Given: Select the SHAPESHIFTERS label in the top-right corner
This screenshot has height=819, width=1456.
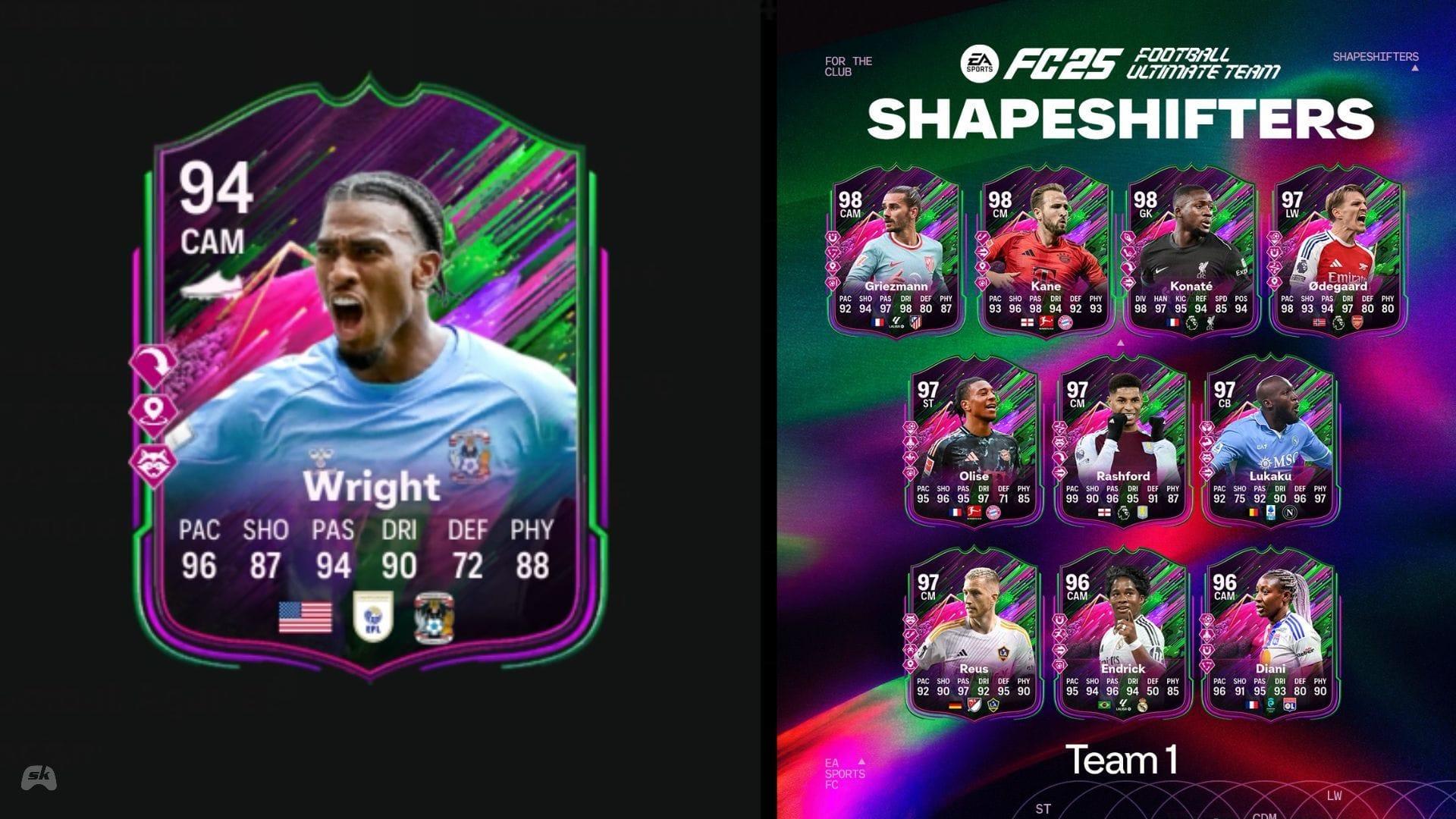Looking at the screenshot, I should tap(1376, 56).
